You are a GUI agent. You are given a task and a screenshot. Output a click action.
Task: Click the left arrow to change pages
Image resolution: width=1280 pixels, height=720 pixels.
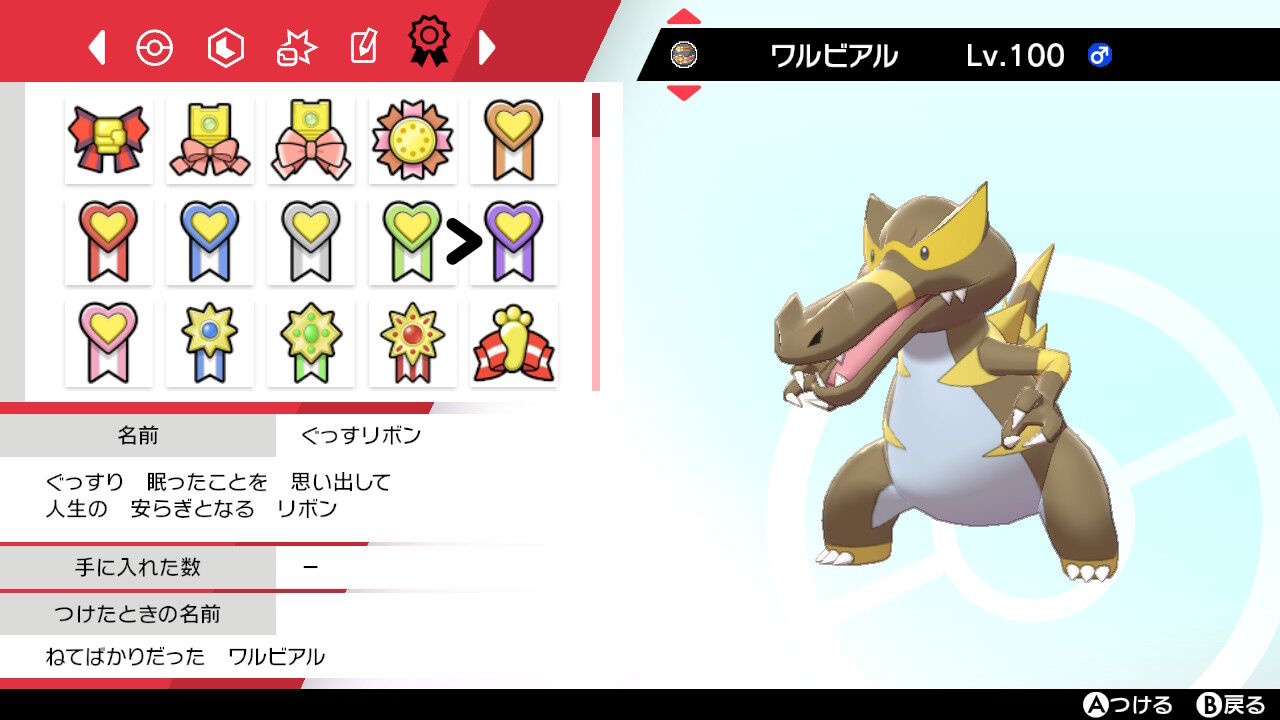coord(95,46)
